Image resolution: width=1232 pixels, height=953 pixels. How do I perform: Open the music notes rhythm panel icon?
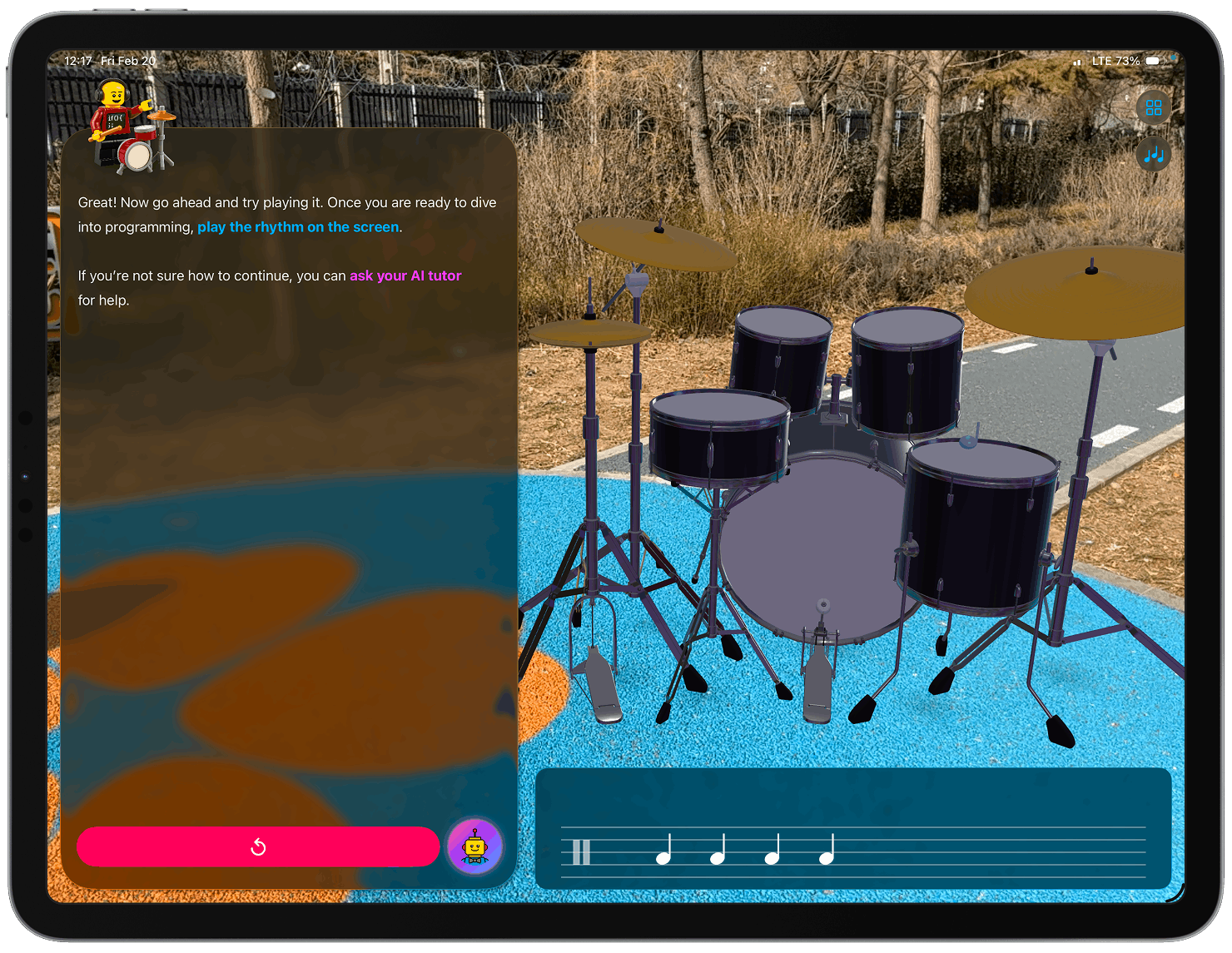coord(1153,154)
